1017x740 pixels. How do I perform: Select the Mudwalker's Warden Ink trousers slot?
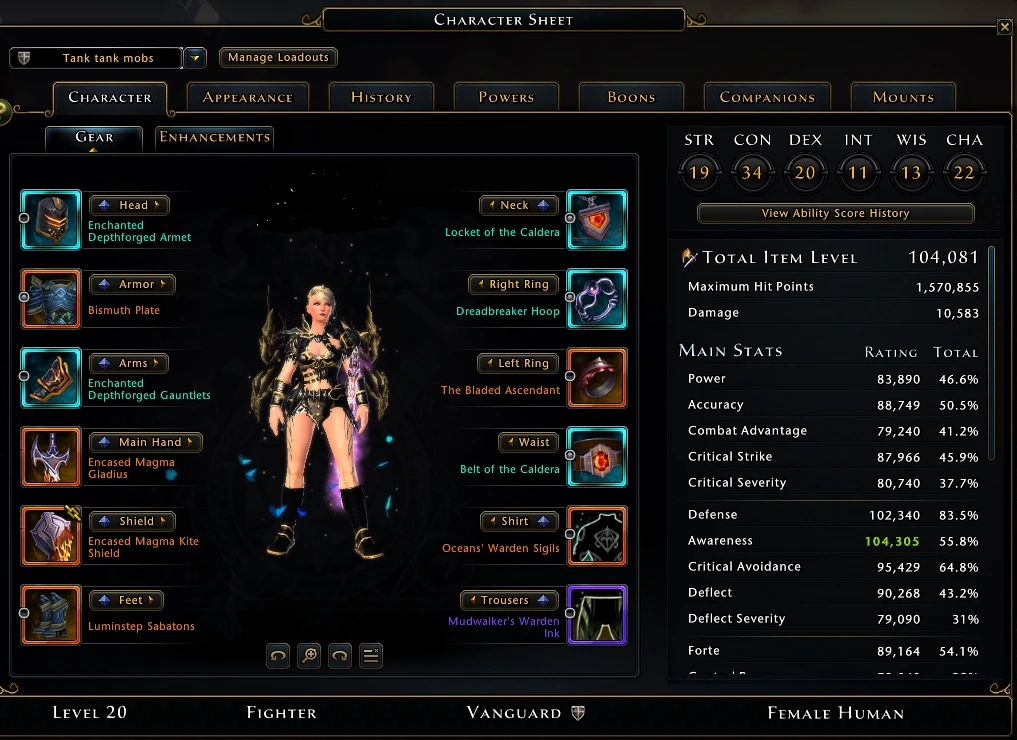point(597,615)
